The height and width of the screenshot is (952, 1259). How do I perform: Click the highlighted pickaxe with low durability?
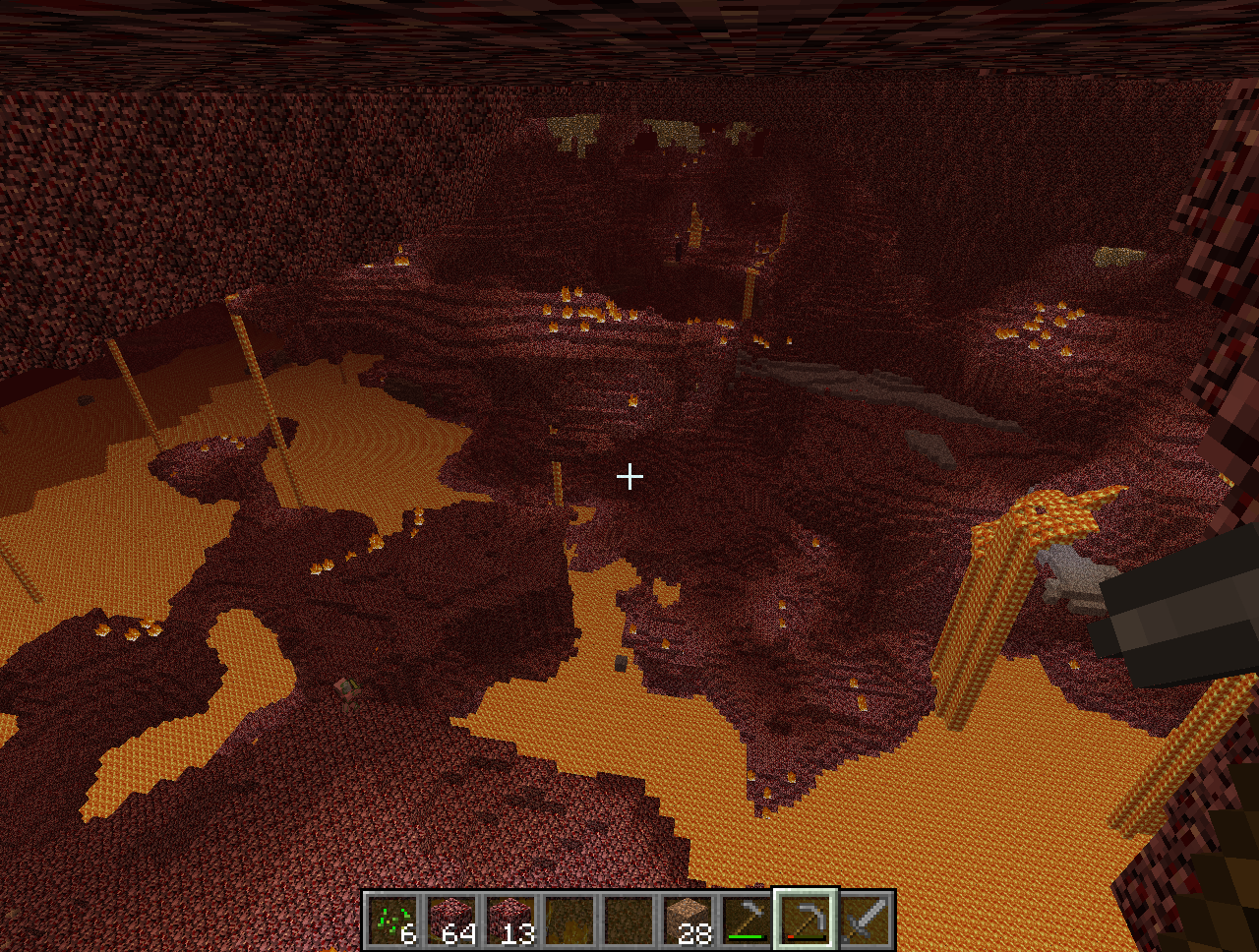pos(806,921)
